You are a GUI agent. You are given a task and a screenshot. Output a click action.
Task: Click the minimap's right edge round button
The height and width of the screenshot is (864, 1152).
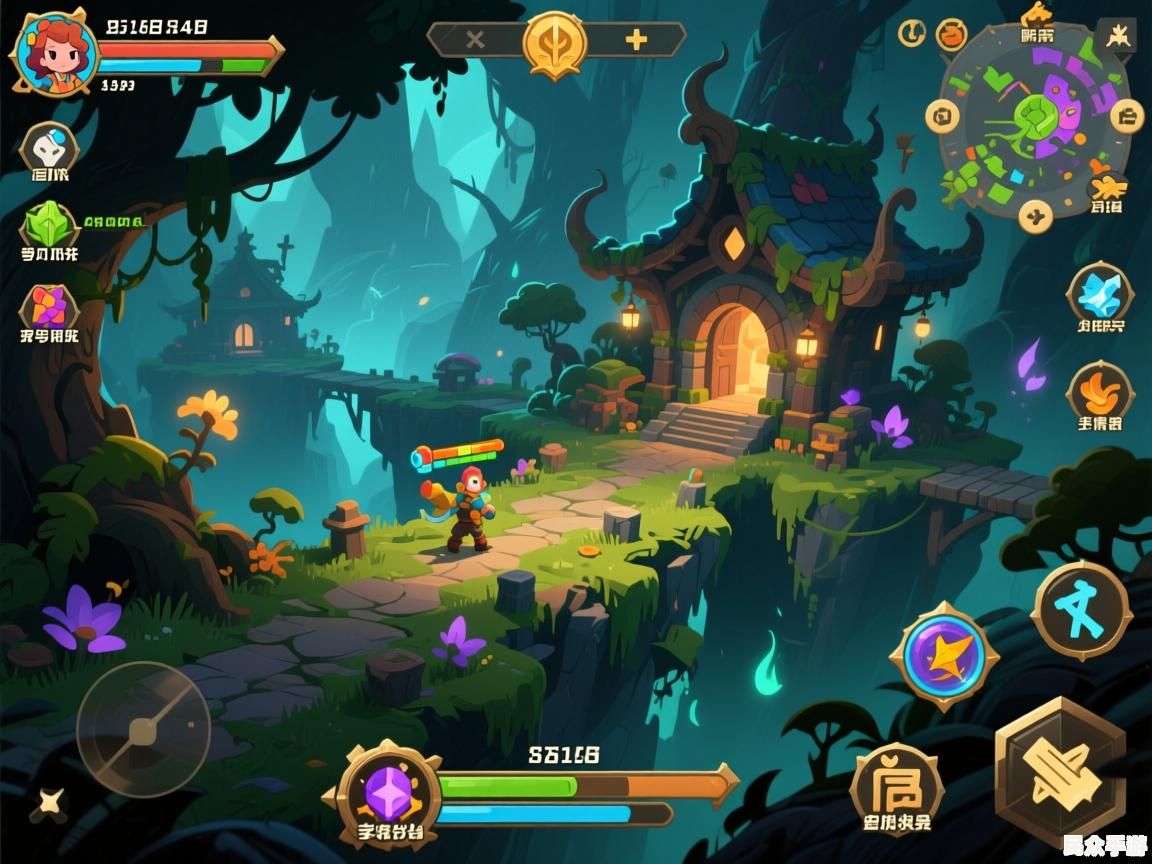[1126, 116]
